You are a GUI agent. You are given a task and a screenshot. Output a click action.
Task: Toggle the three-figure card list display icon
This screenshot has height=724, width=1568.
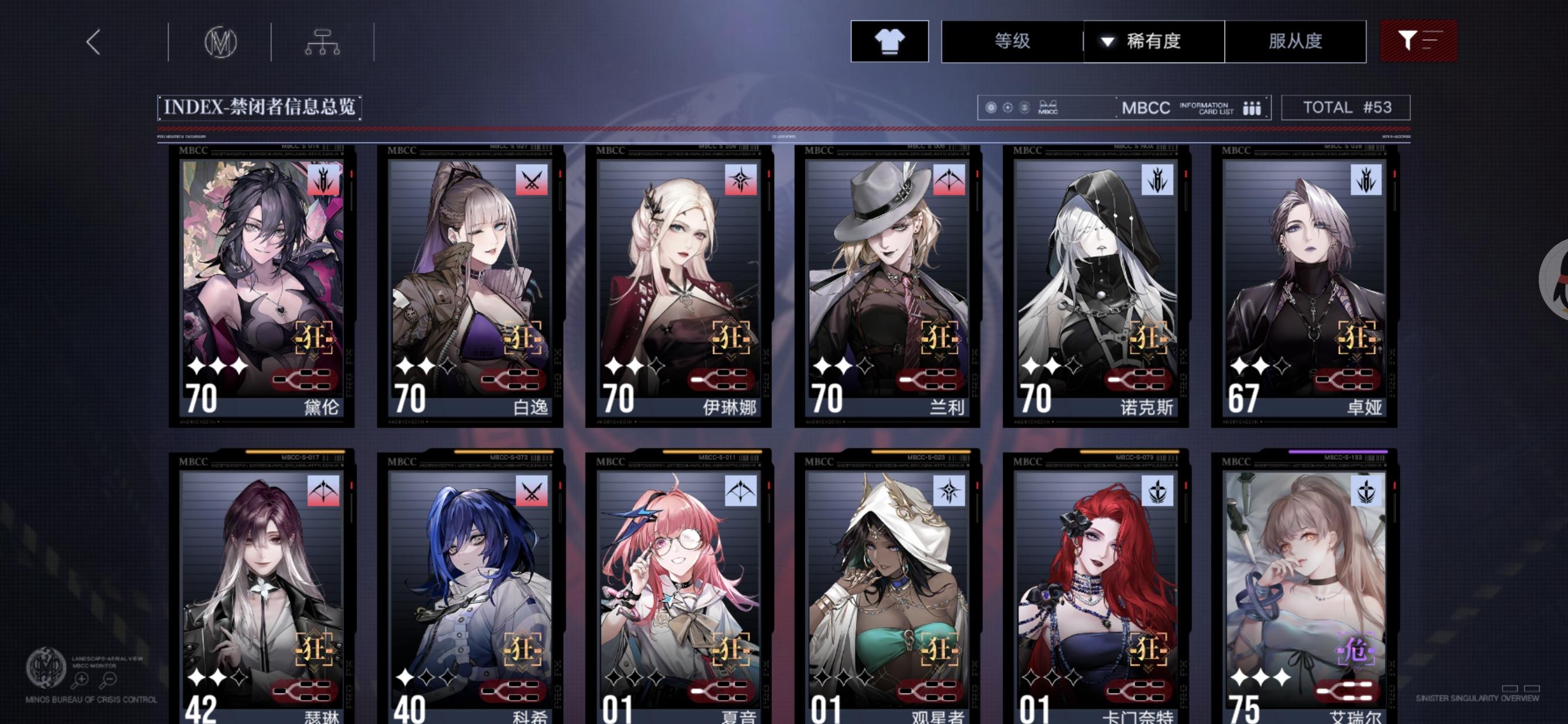[1251, 108]
